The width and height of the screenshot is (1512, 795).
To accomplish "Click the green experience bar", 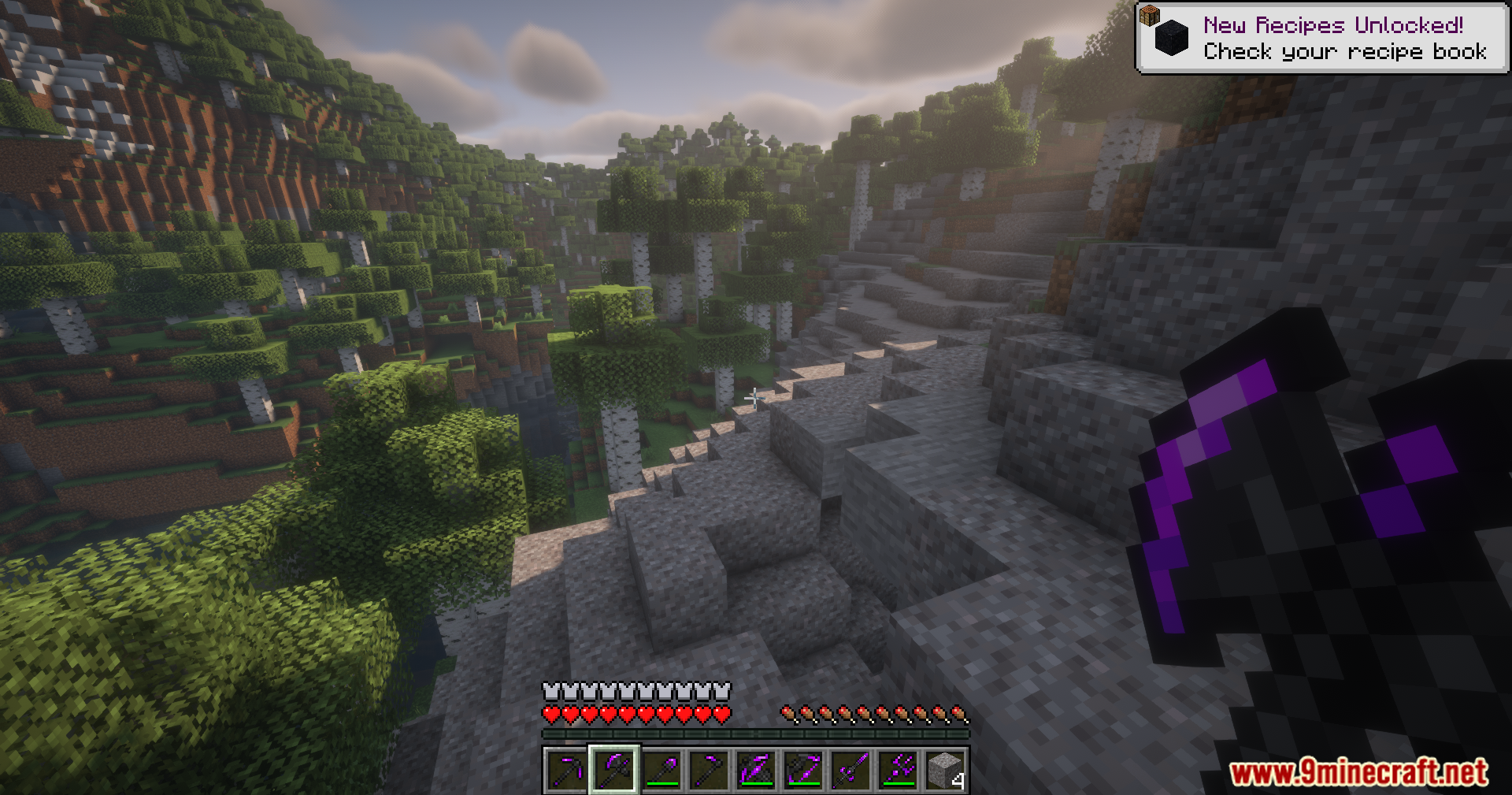I will tap(756, 733).
